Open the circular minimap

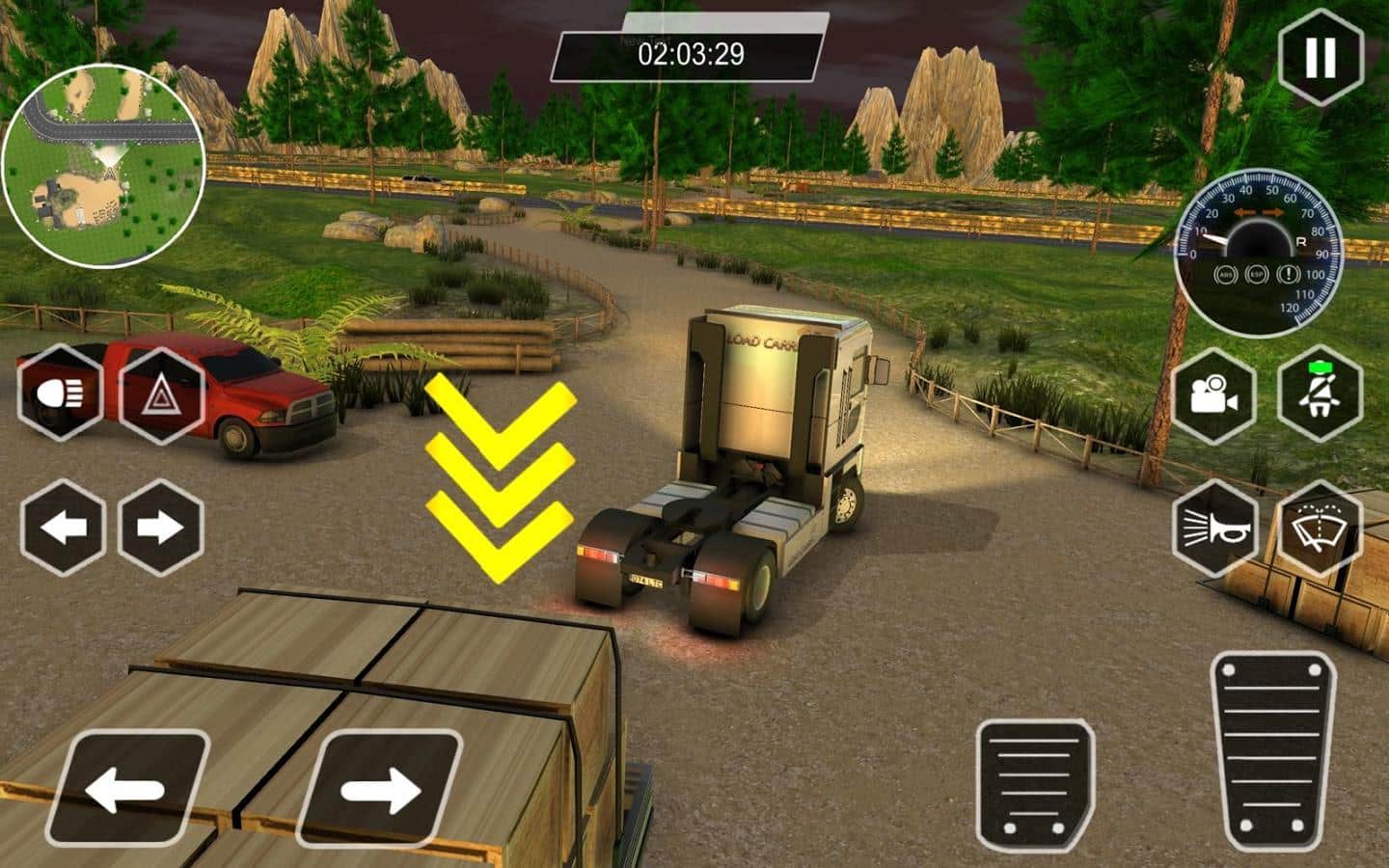click(102, 165)
